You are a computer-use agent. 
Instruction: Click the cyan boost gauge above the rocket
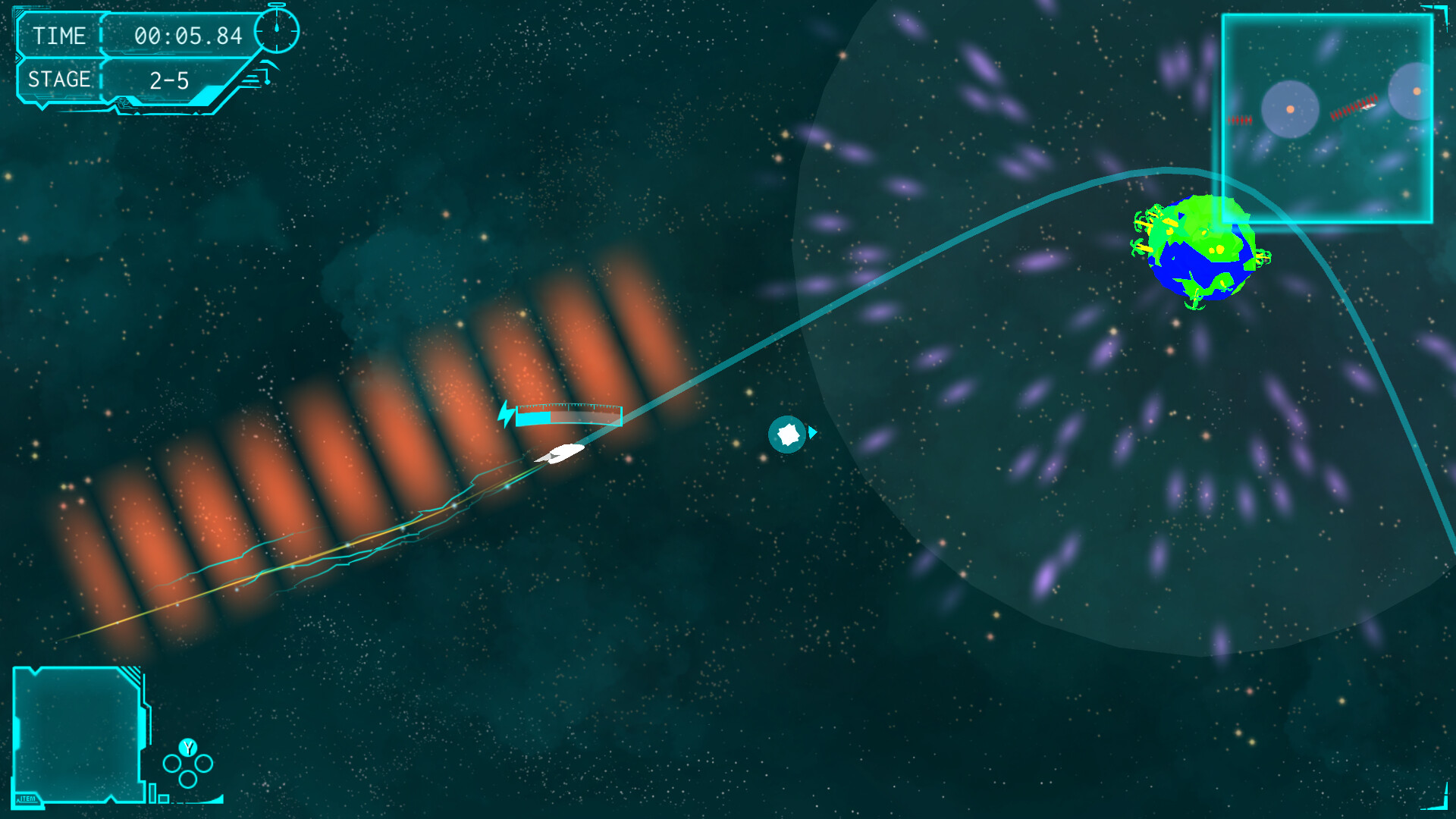tap(569, 416)
